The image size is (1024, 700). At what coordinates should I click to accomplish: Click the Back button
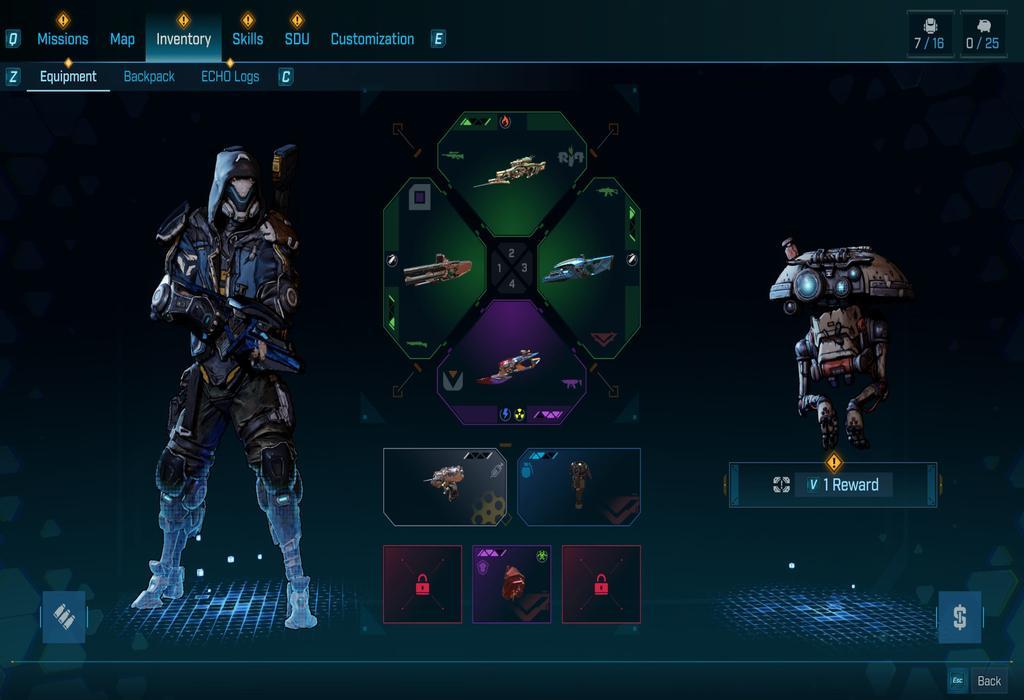(x=989, y=681)
